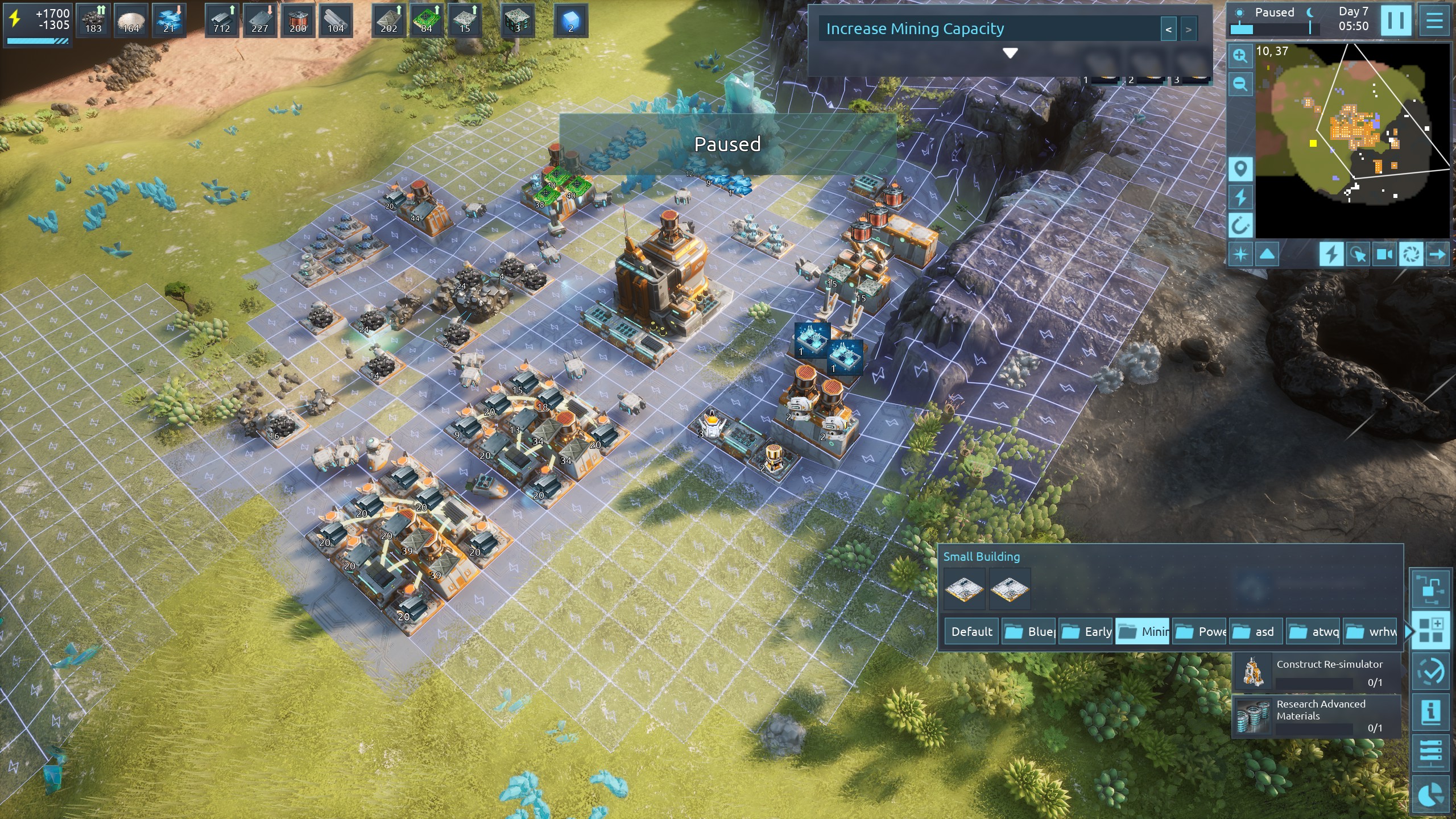This screenshot has height=819, width=1456.
Task: Open the info book panel
Action: pos(1430,712)
